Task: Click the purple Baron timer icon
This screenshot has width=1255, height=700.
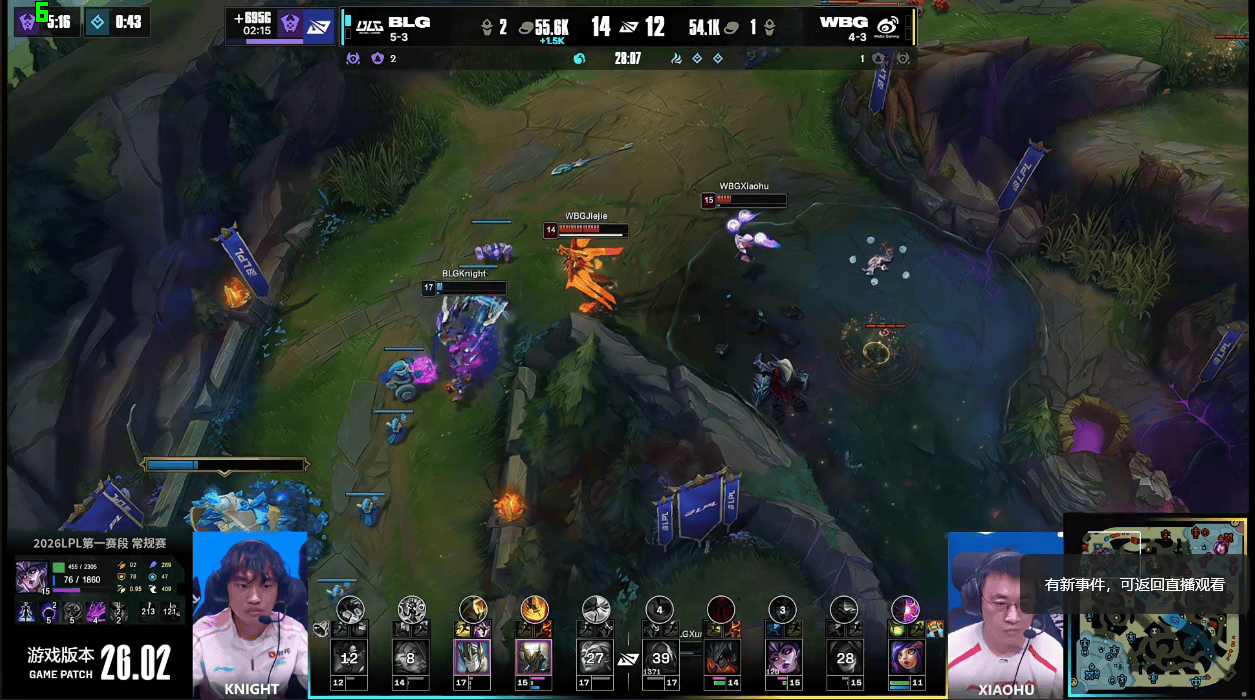Action: [26, 21]
